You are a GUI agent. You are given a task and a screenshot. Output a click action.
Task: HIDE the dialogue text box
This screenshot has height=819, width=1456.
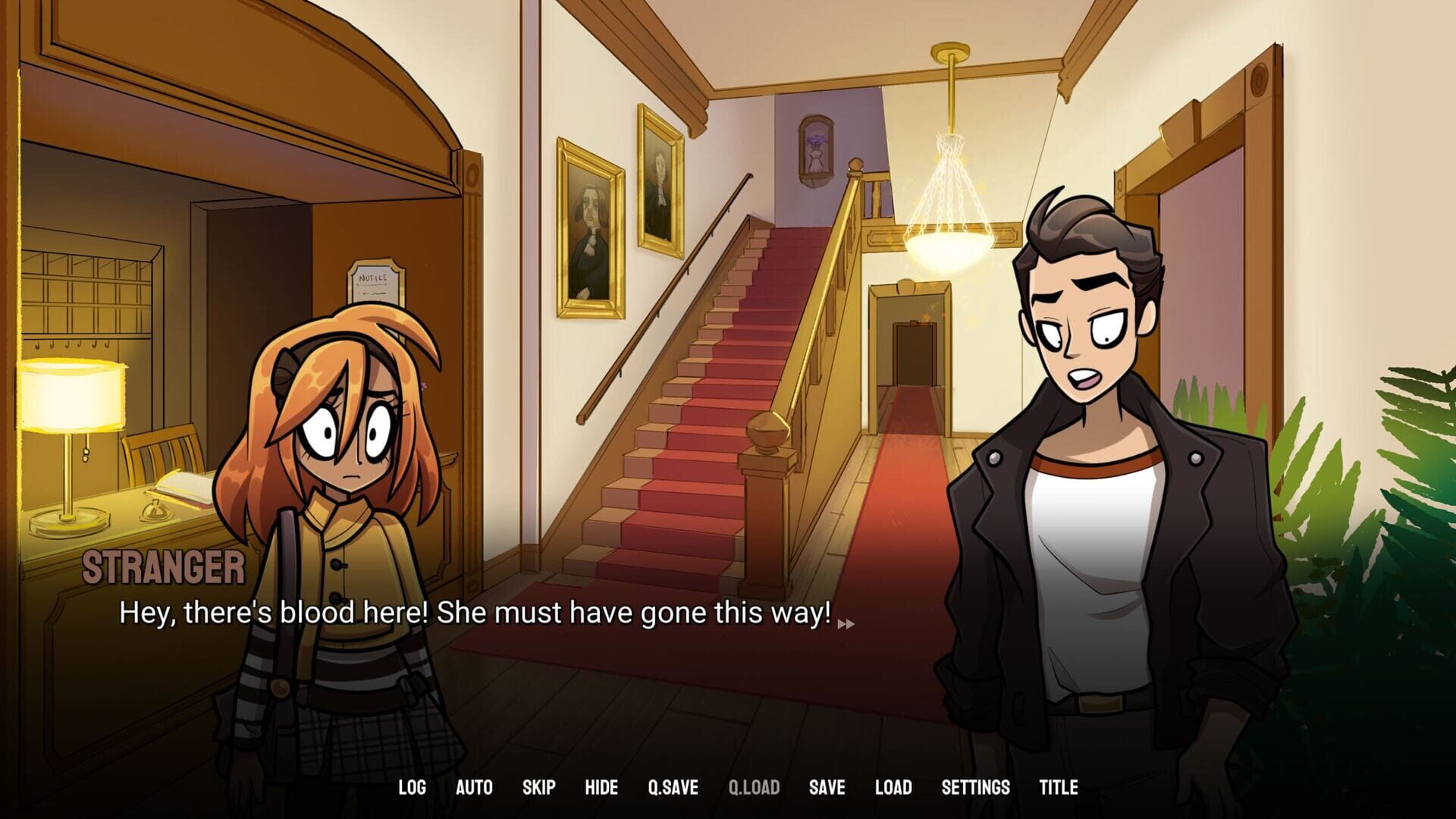point(601,787)
